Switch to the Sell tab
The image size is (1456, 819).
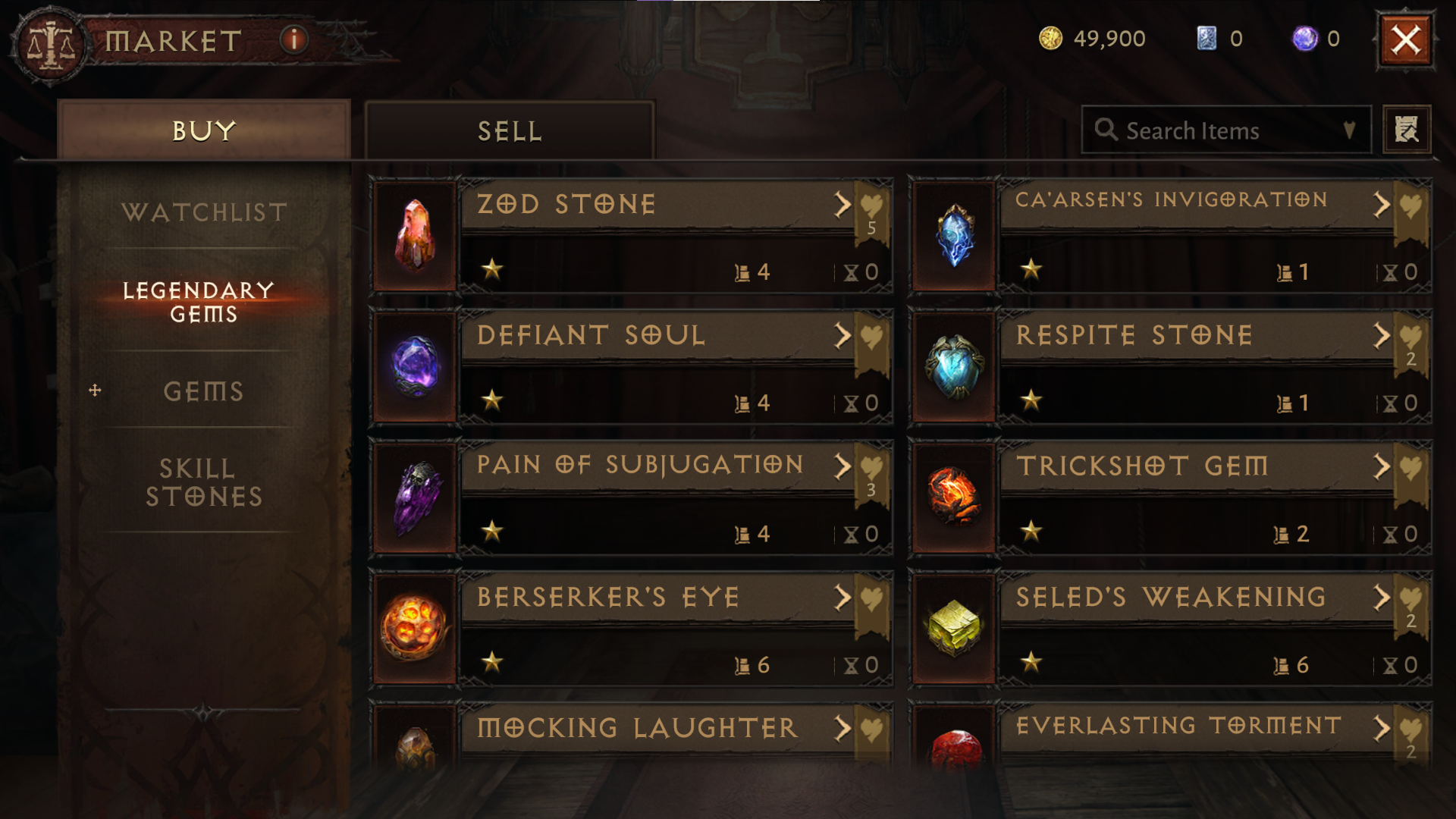click(x=508, y=129)
